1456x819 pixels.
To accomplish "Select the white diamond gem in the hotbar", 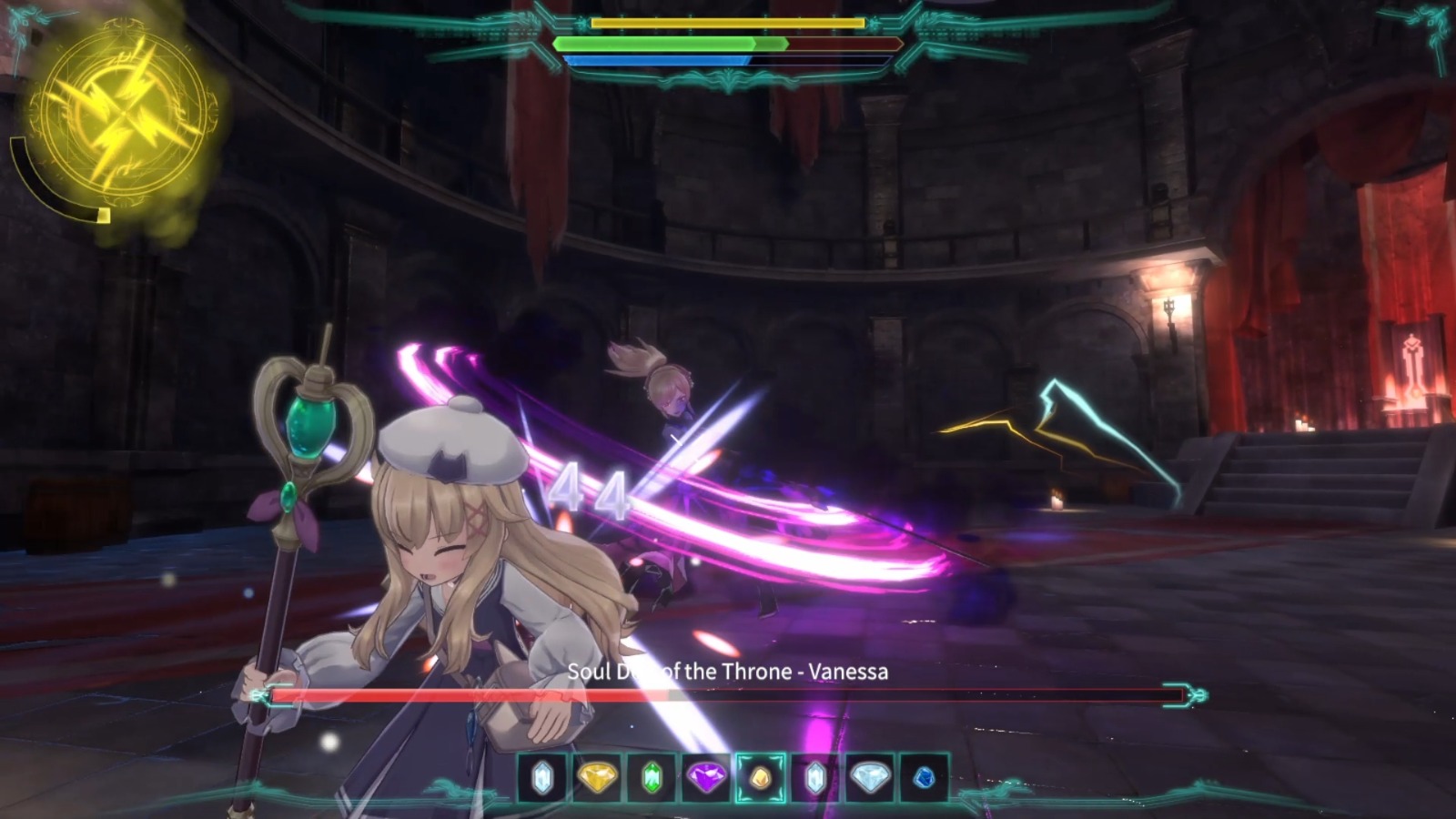I will click(869, 780).
